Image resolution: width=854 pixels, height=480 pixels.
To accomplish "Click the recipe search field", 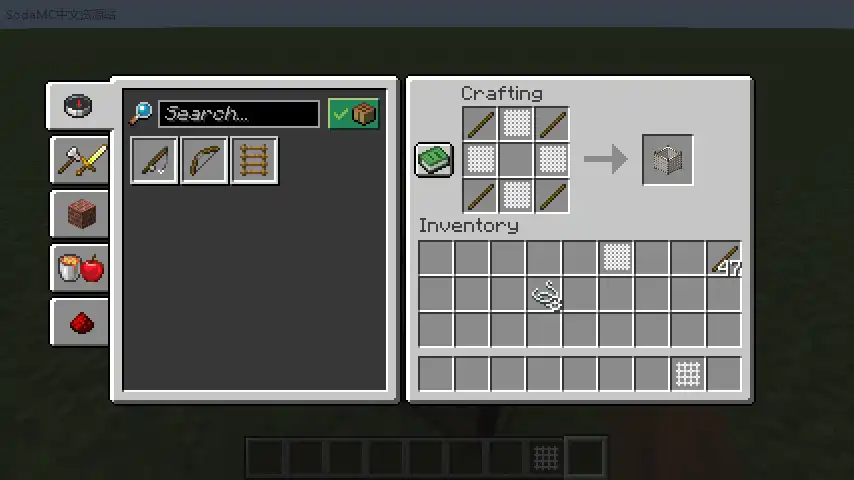I will (238, 114).
